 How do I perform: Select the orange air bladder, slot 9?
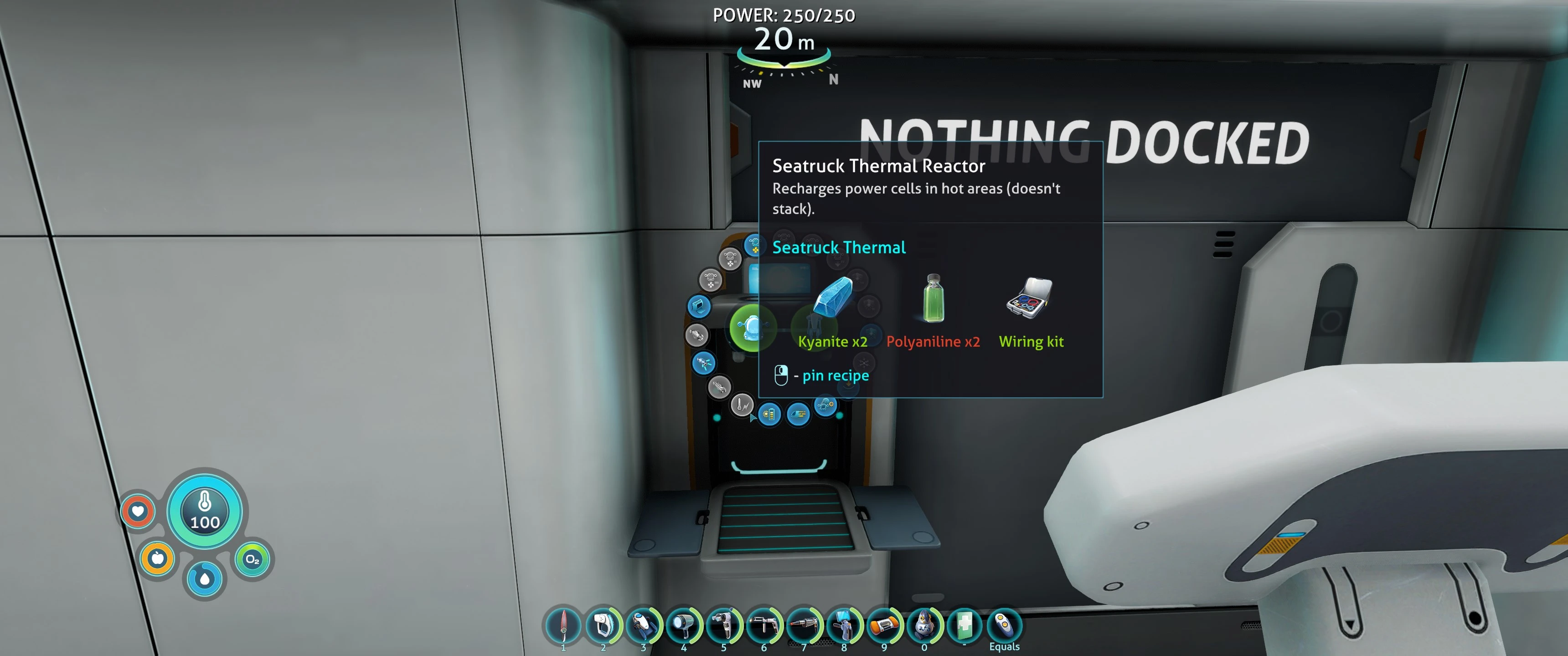point(884,625)
